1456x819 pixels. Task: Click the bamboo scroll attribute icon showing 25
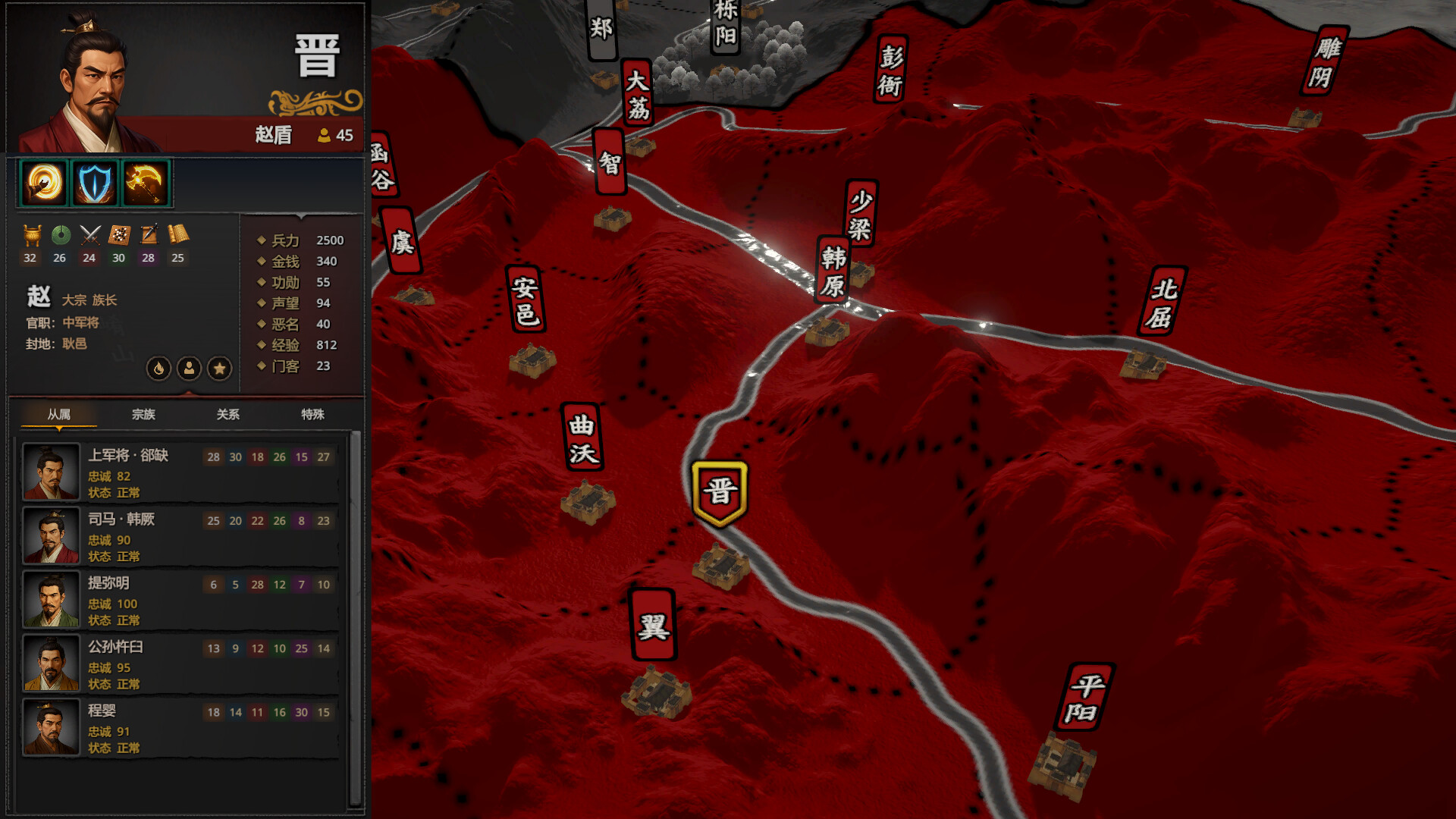click(x=178, y=236)
